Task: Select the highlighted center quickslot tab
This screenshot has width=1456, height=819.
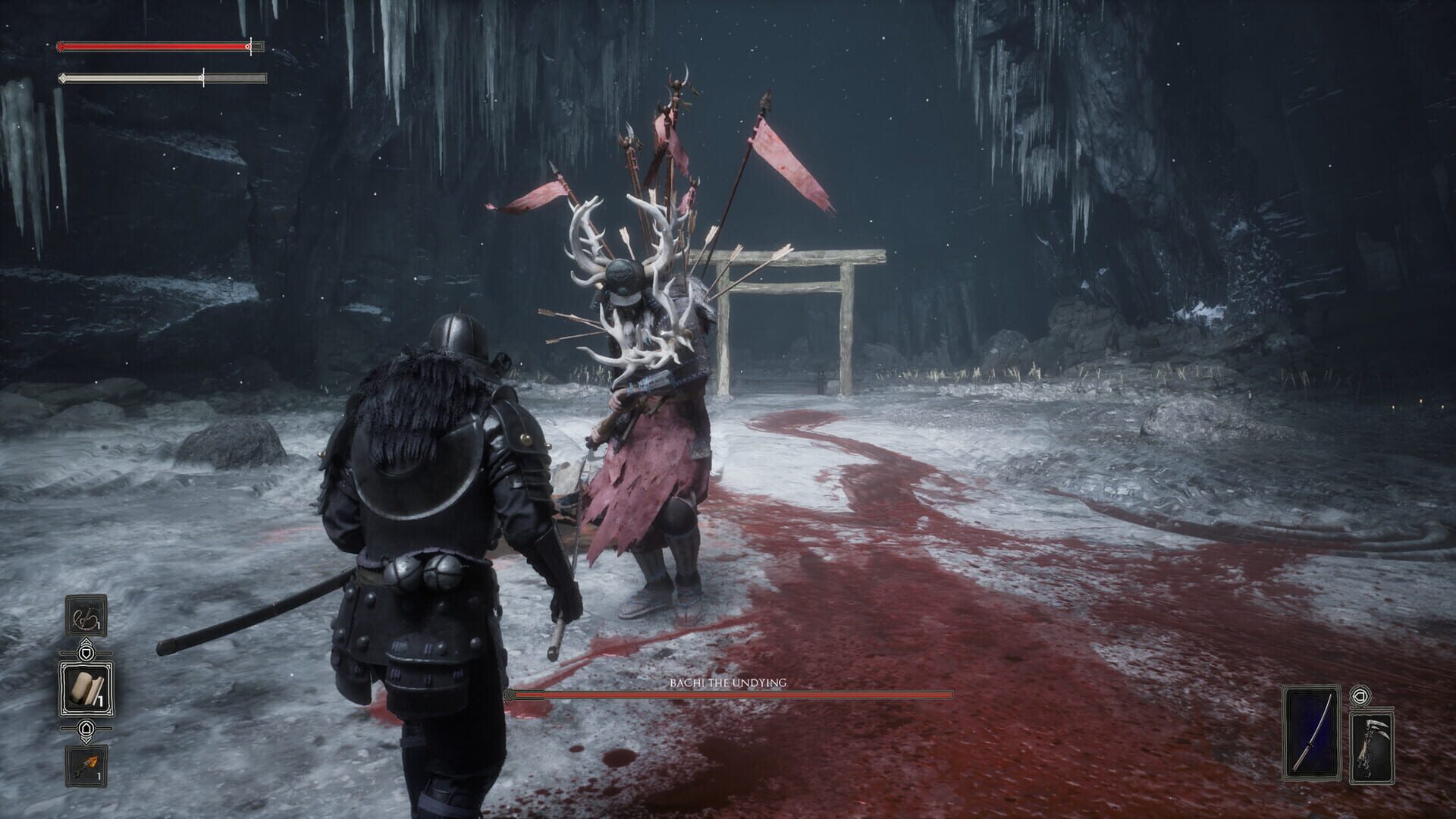Action: click(86, 686)
